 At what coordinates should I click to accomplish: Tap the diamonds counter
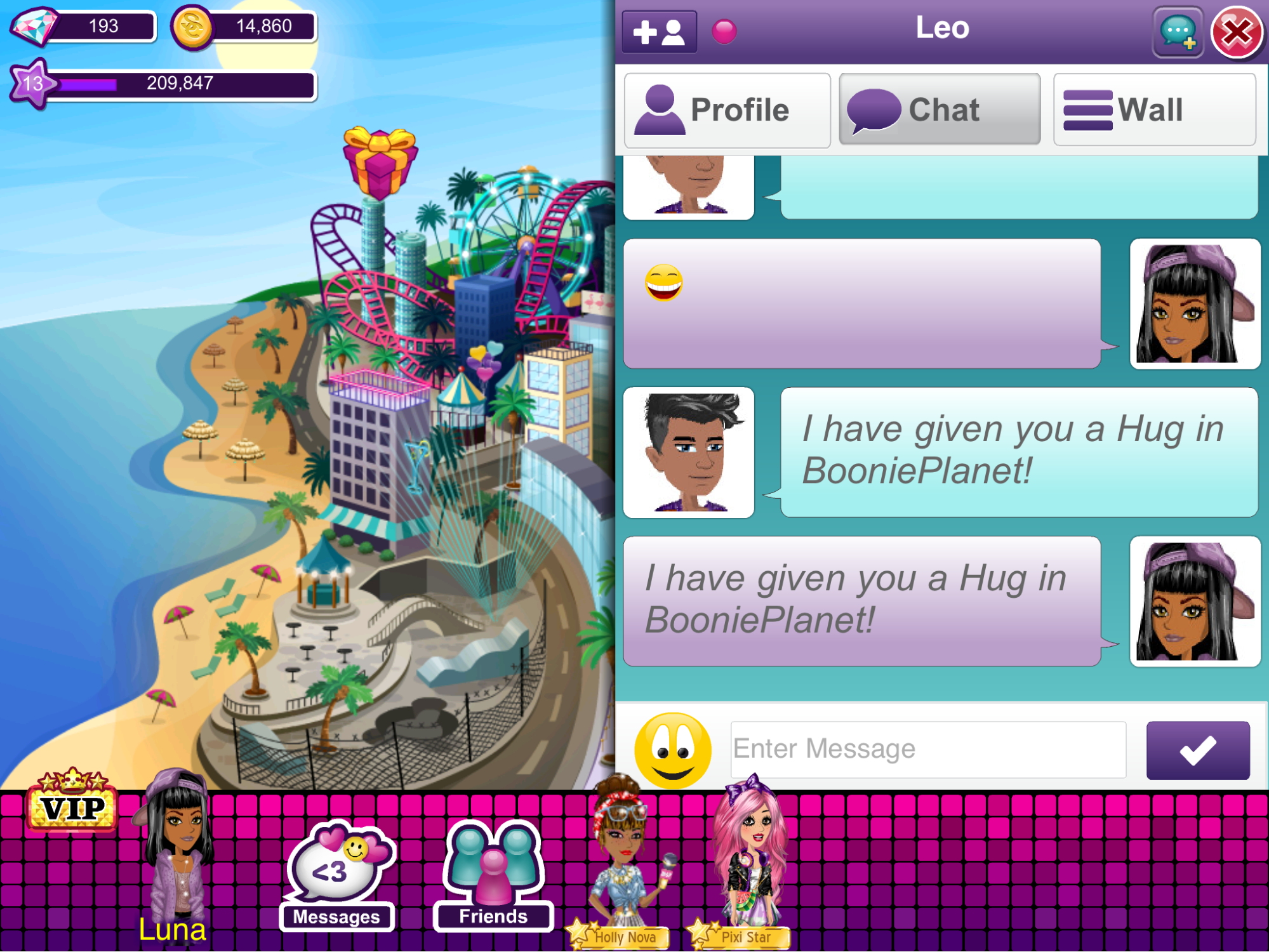[83, 27]
